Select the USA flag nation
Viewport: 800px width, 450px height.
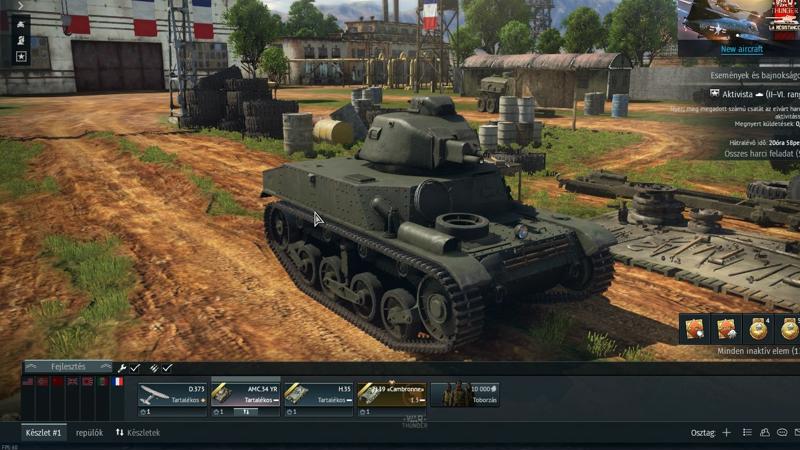[27, 381]
